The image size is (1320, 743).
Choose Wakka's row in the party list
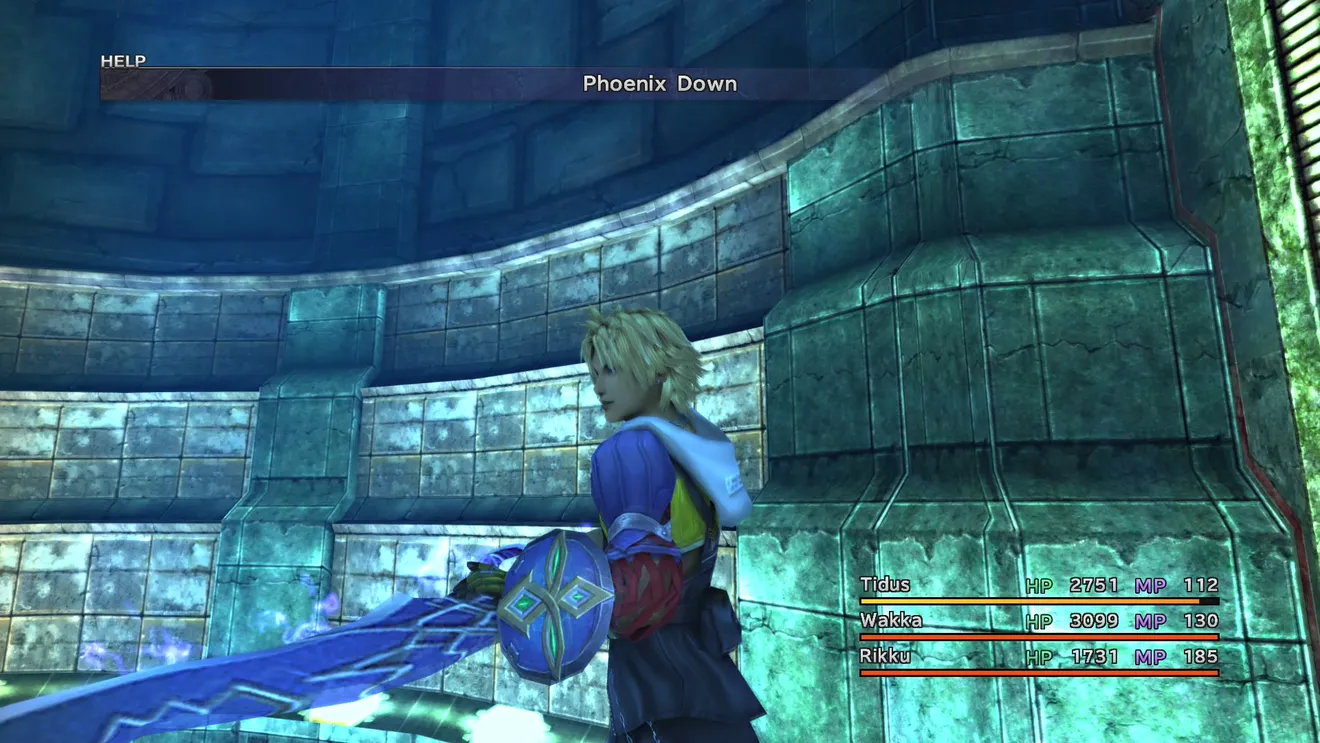click(890, 621)
